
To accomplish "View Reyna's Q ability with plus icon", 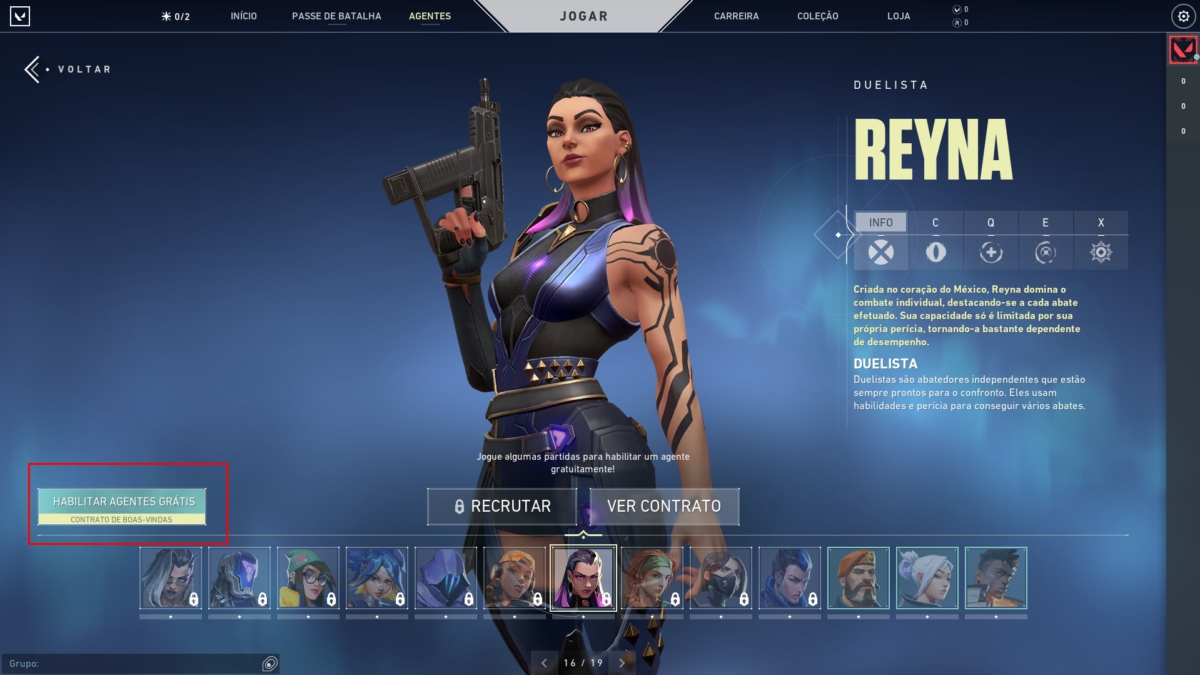I will (991, 252).
